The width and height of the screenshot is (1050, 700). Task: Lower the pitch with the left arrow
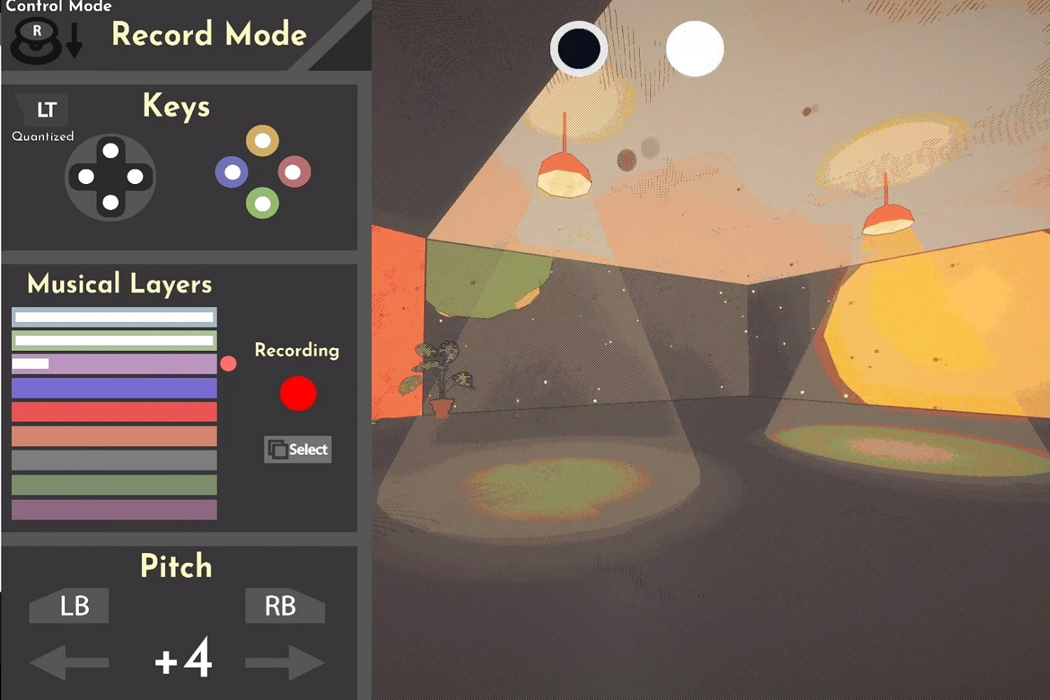click(x=70, y=662)
